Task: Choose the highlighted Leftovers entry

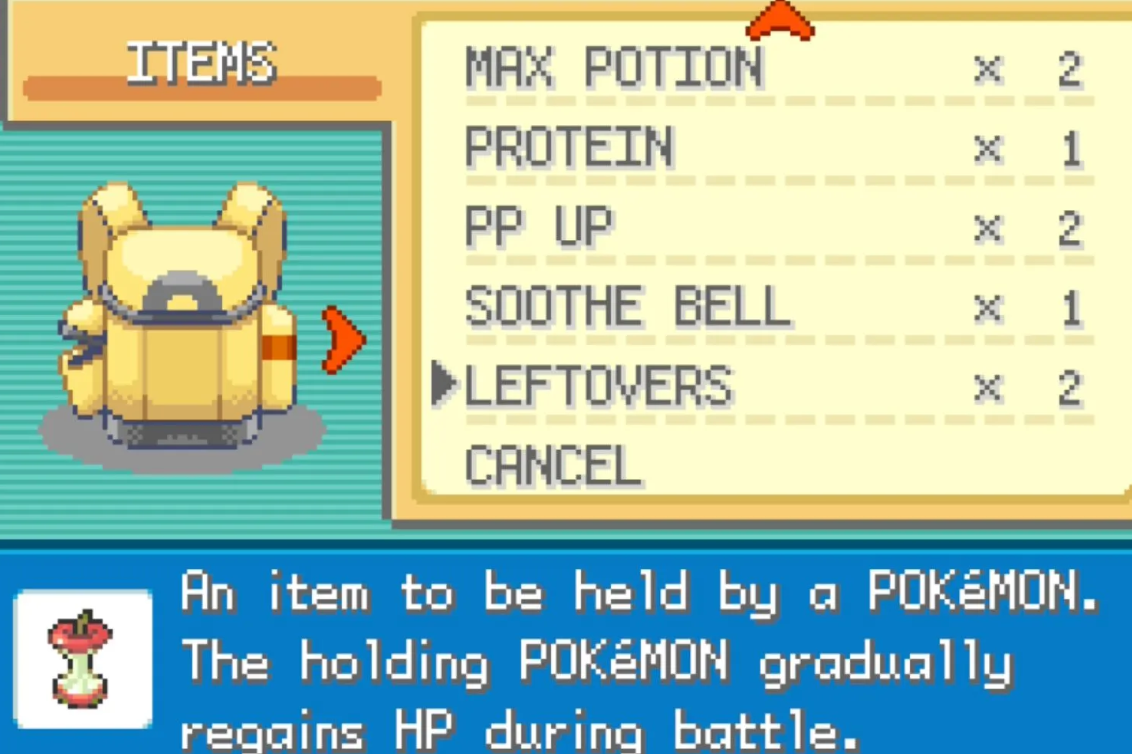Action: [x=598, y=387]
